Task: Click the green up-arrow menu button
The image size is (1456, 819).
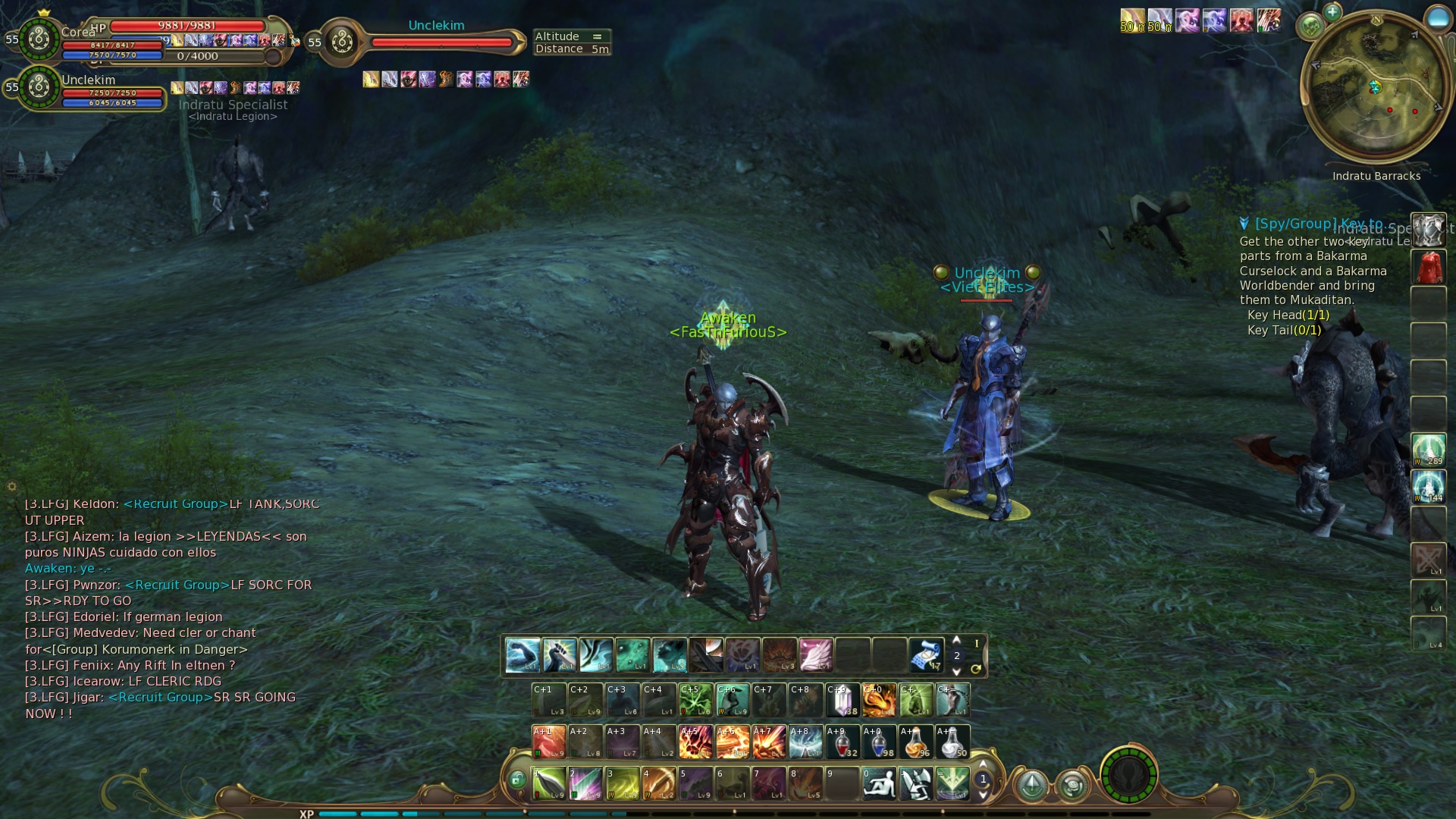Action: 1031,785
